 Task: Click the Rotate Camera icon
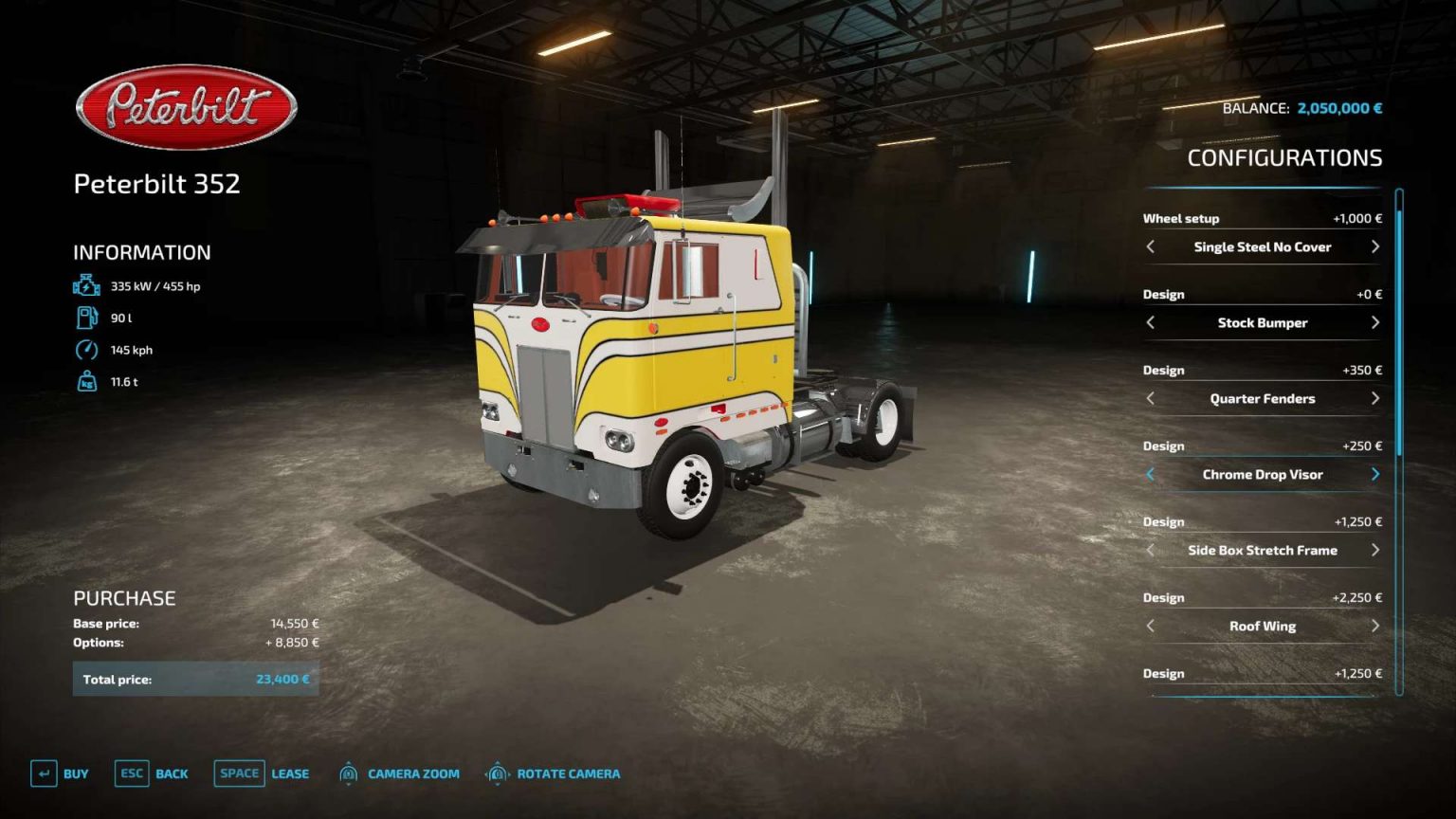[x=496, y=773]
